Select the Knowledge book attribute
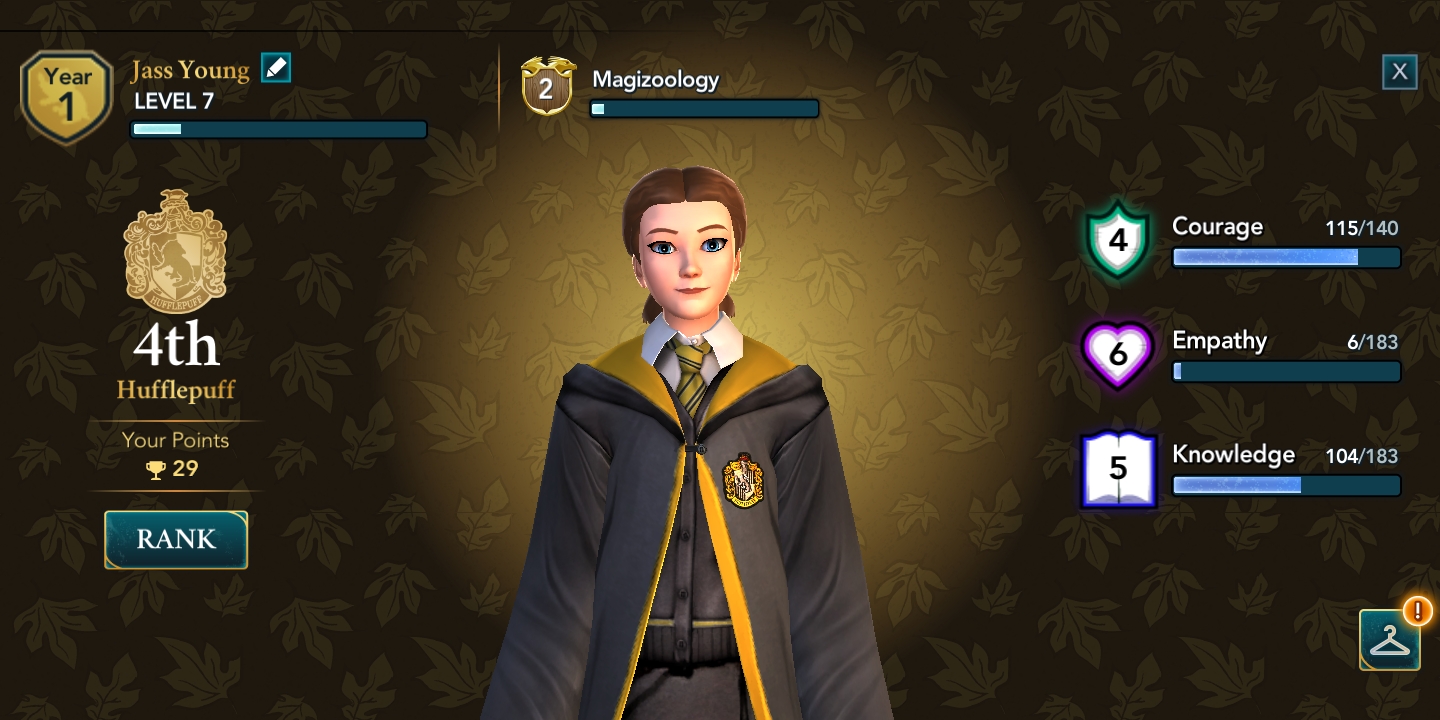Screen dimensions: 1440x720 [1118, 468]
